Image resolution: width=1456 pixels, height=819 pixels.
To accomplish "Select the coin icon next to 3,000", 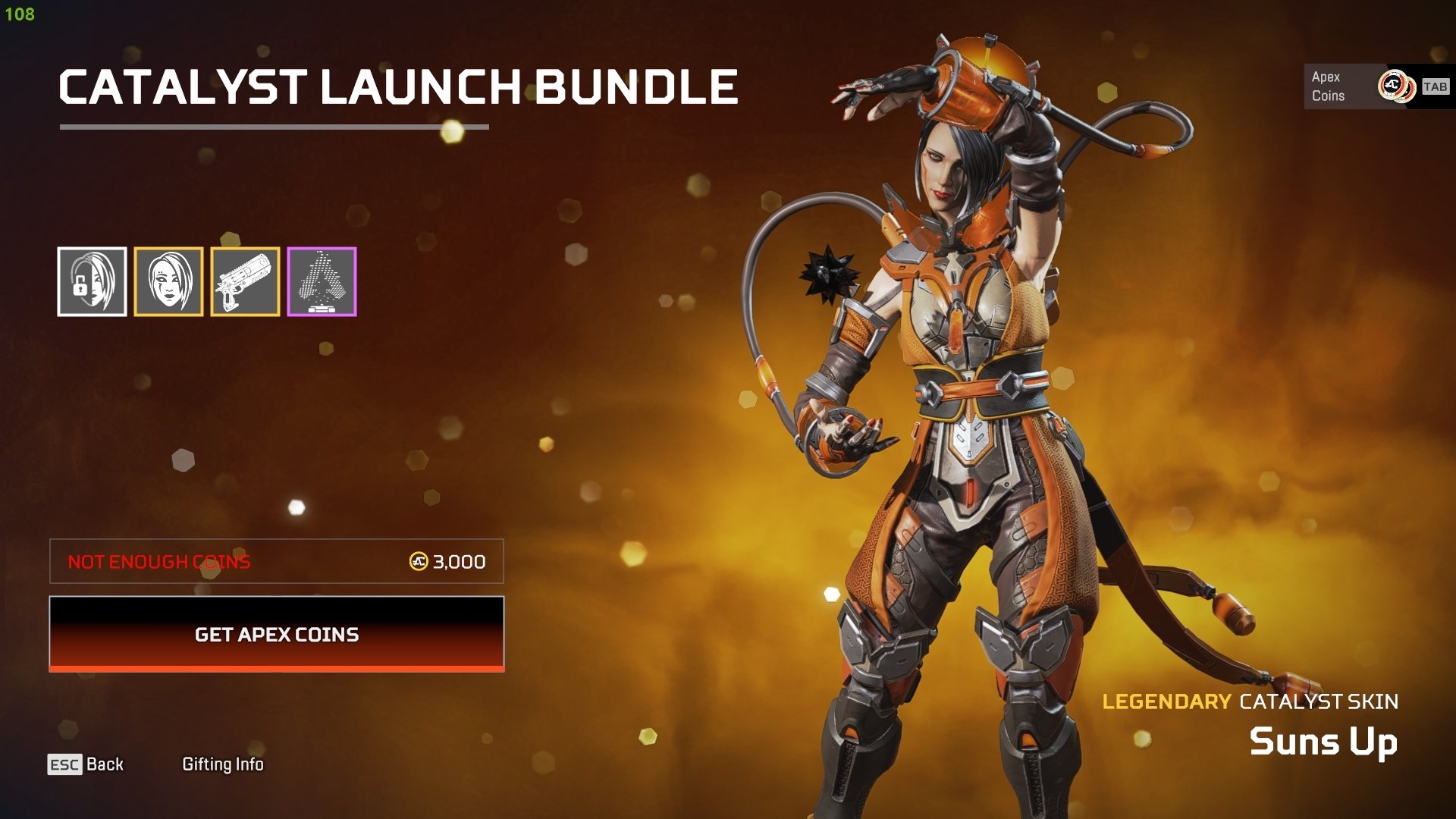I will (x=417, y=561).
